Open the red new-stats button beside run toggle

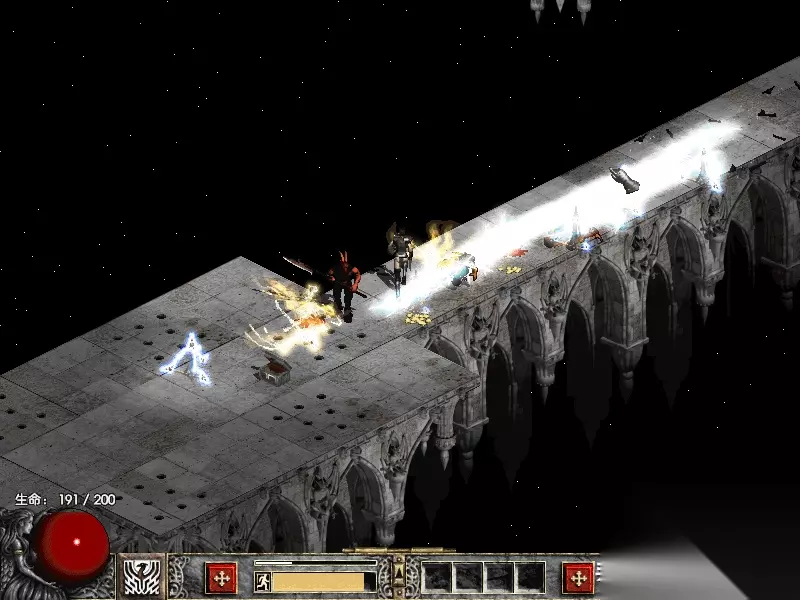(221, 578)
